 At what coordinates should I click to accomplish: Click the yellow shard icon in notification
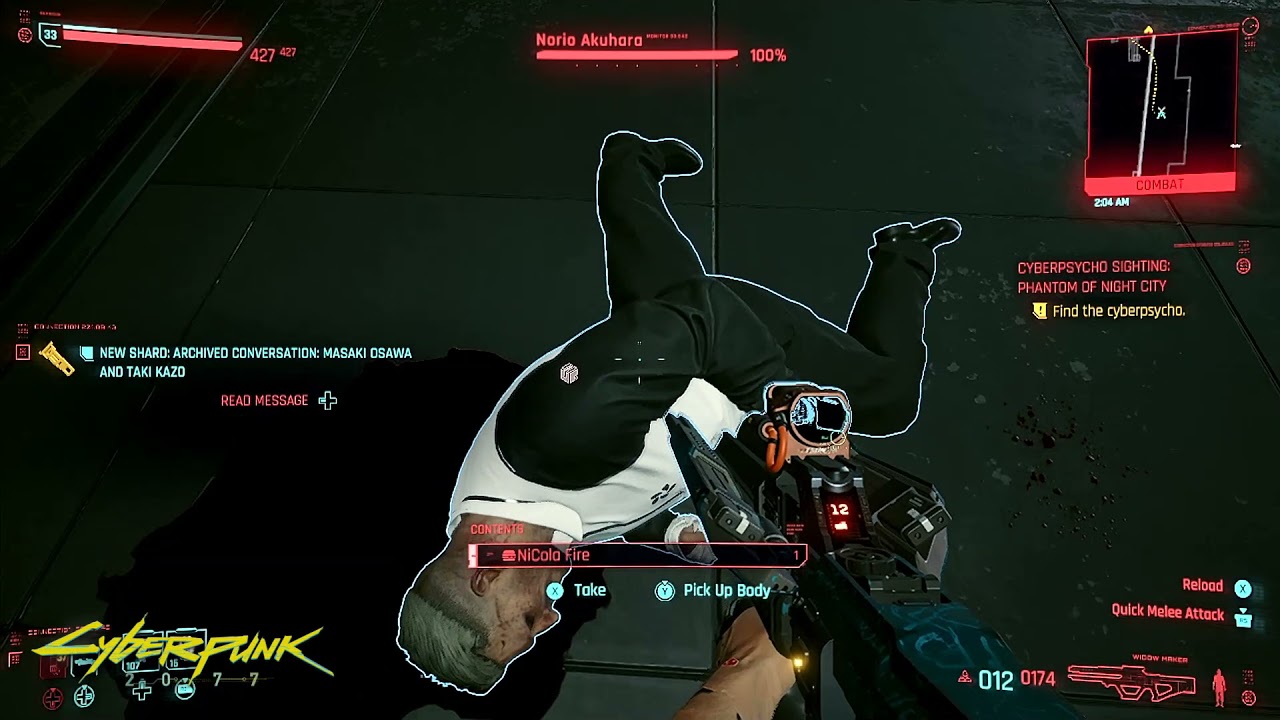point(57,357)
